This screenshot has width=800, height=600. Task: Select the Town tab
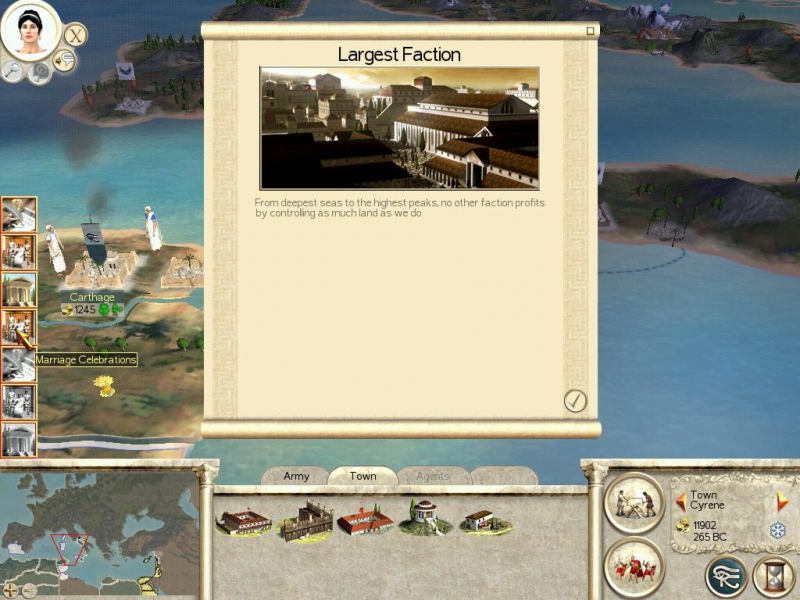click(x=362, y=476)
